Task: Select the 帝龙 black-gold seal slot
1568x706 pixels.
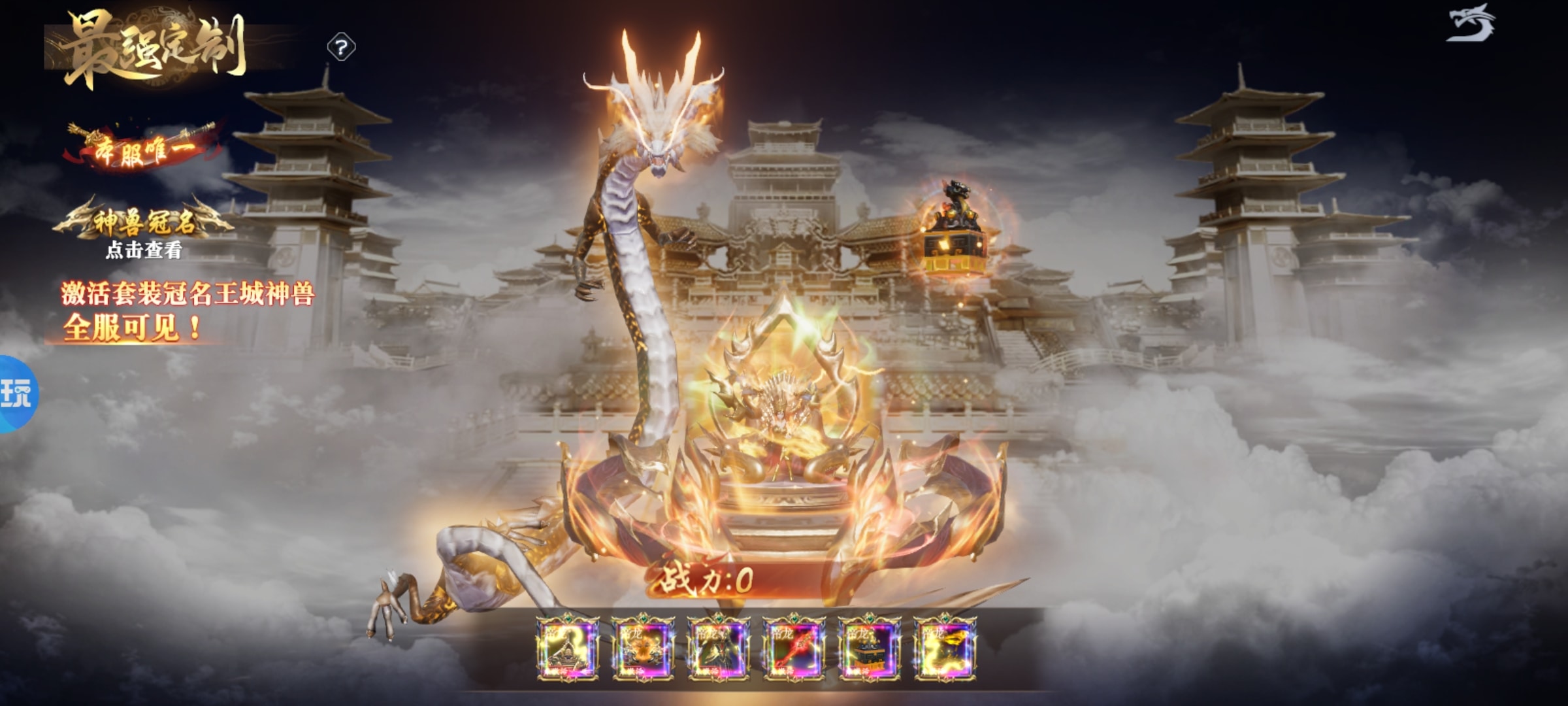Action: [x=869, y=648]
